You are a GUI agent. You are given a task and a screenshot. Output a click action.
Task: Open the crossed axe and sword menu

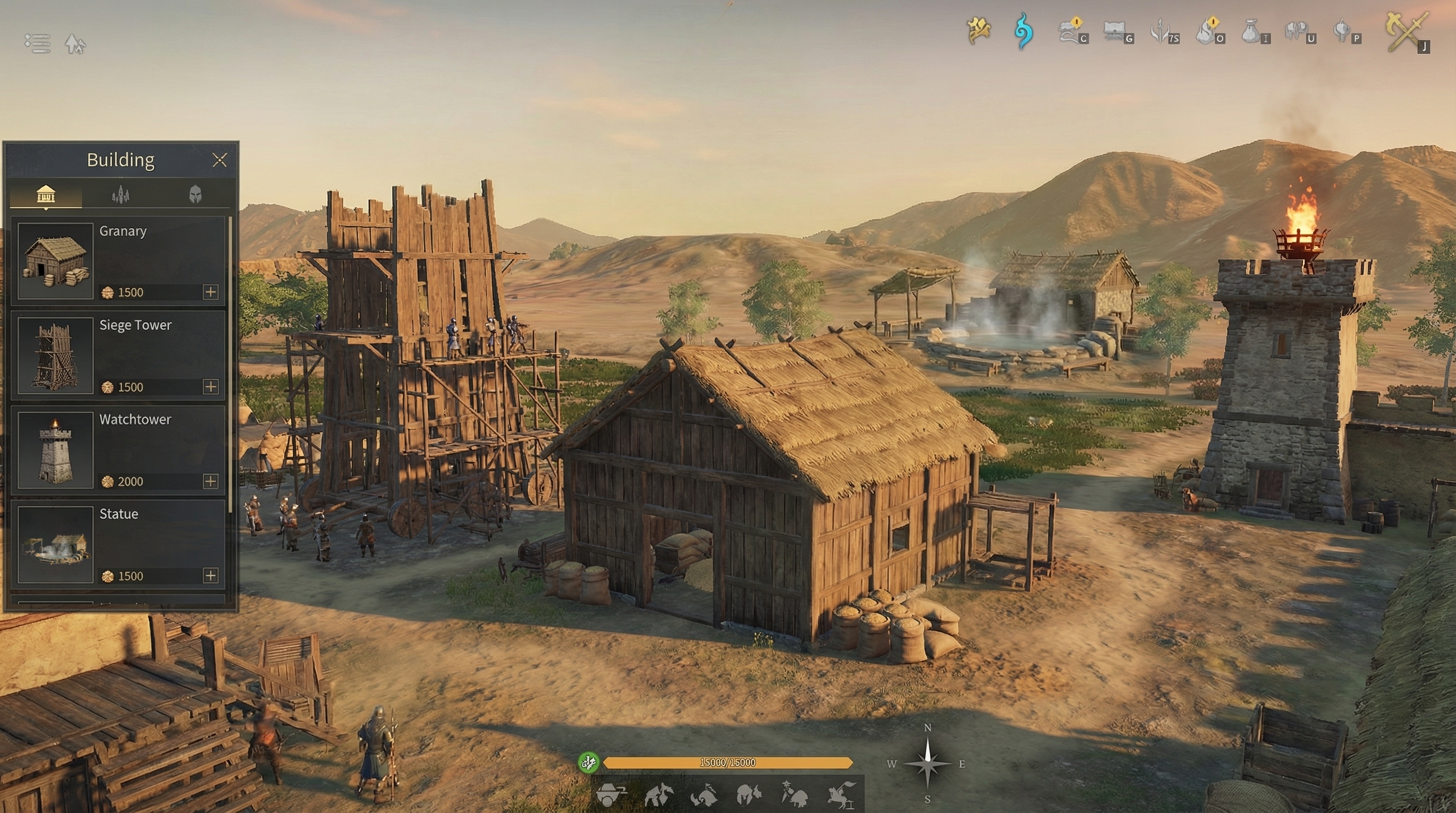1407,32
